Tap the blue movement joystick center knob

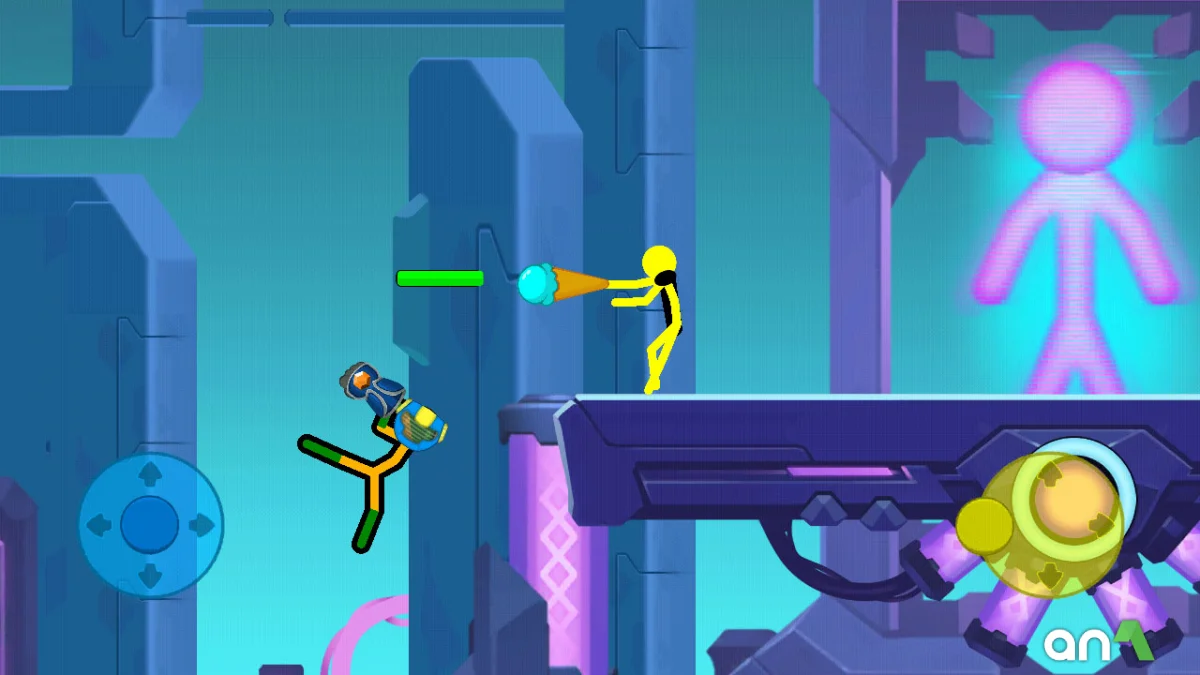(x=150, y=524)
